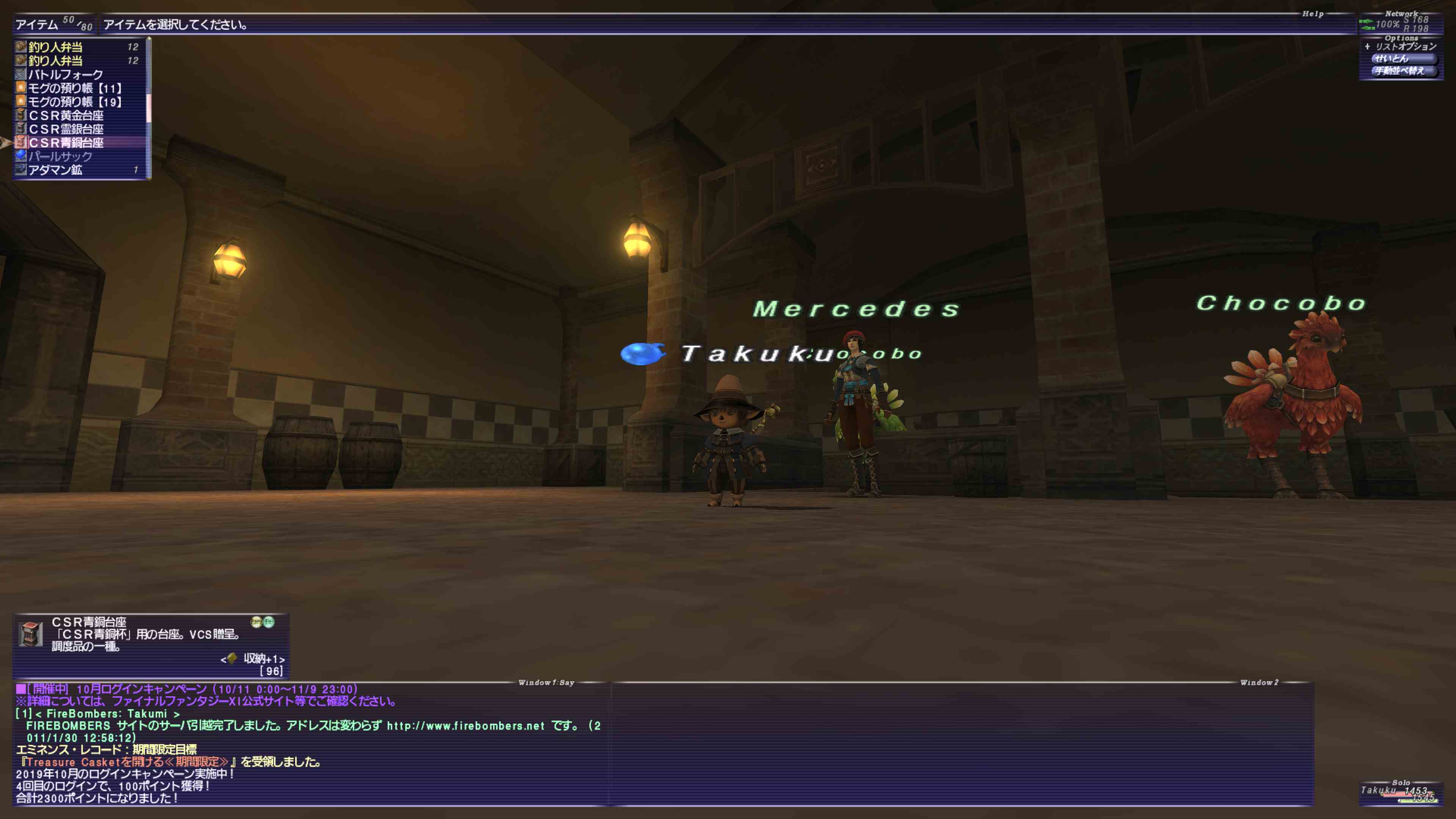The image size is (1456, 819).
Task: Open the Help label in the top bar
Action: (x=1312, y=14)
